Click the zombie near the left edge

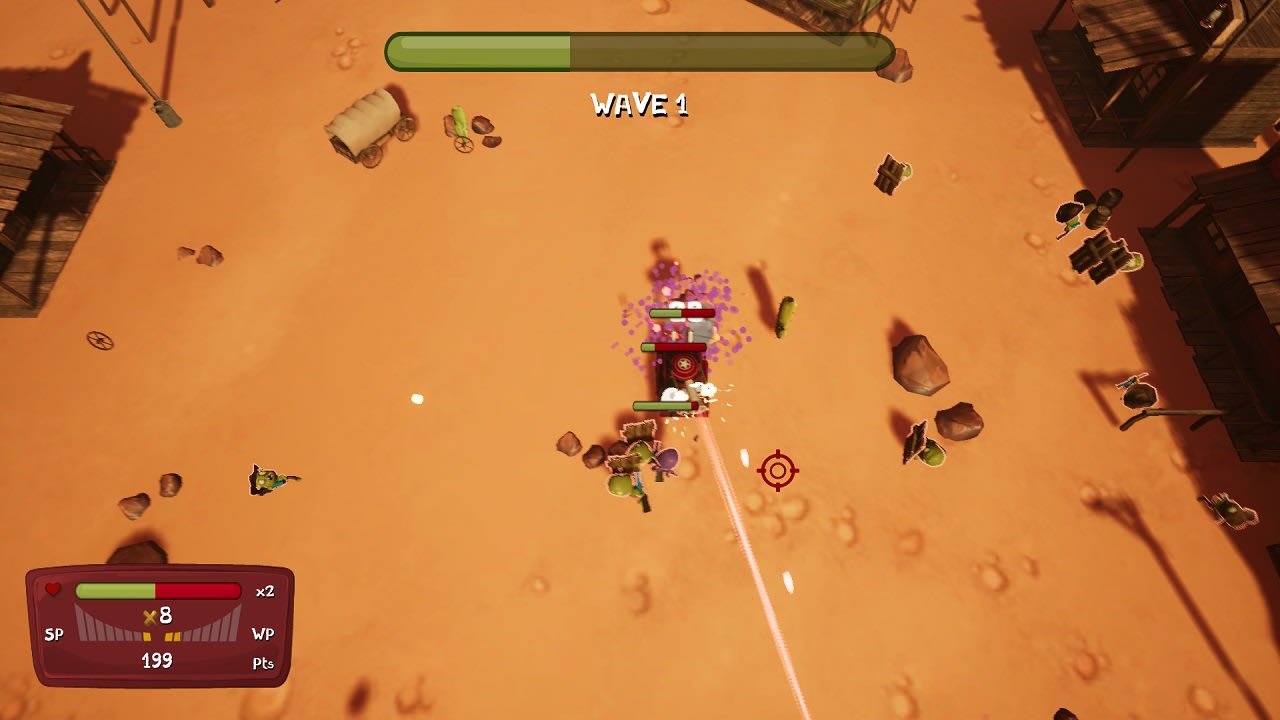(x=265, y=478)
